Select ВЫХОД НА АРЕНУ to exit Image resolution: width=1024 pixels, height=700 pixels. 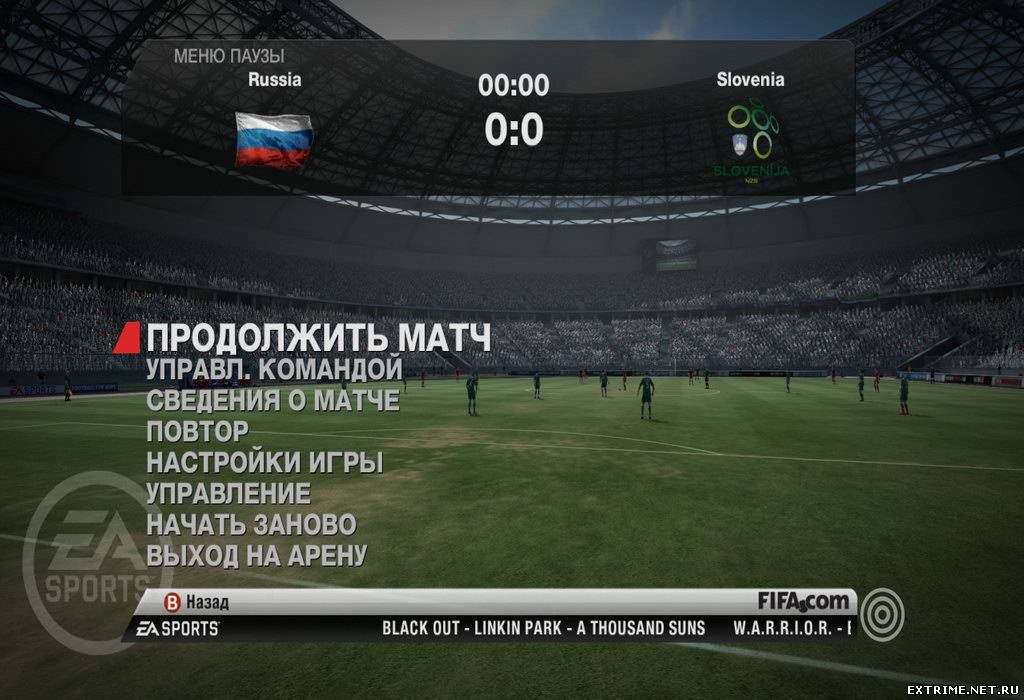(256, 554)
